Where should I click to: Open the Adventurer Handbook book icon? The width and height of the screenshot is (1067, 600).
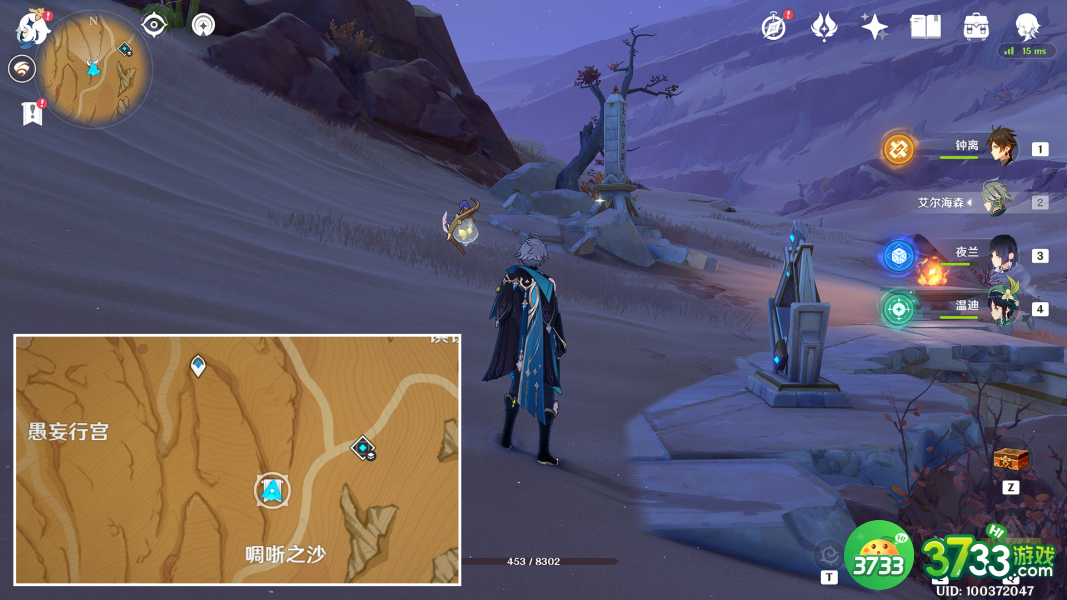pyautogui.click(x=925, y=27)
